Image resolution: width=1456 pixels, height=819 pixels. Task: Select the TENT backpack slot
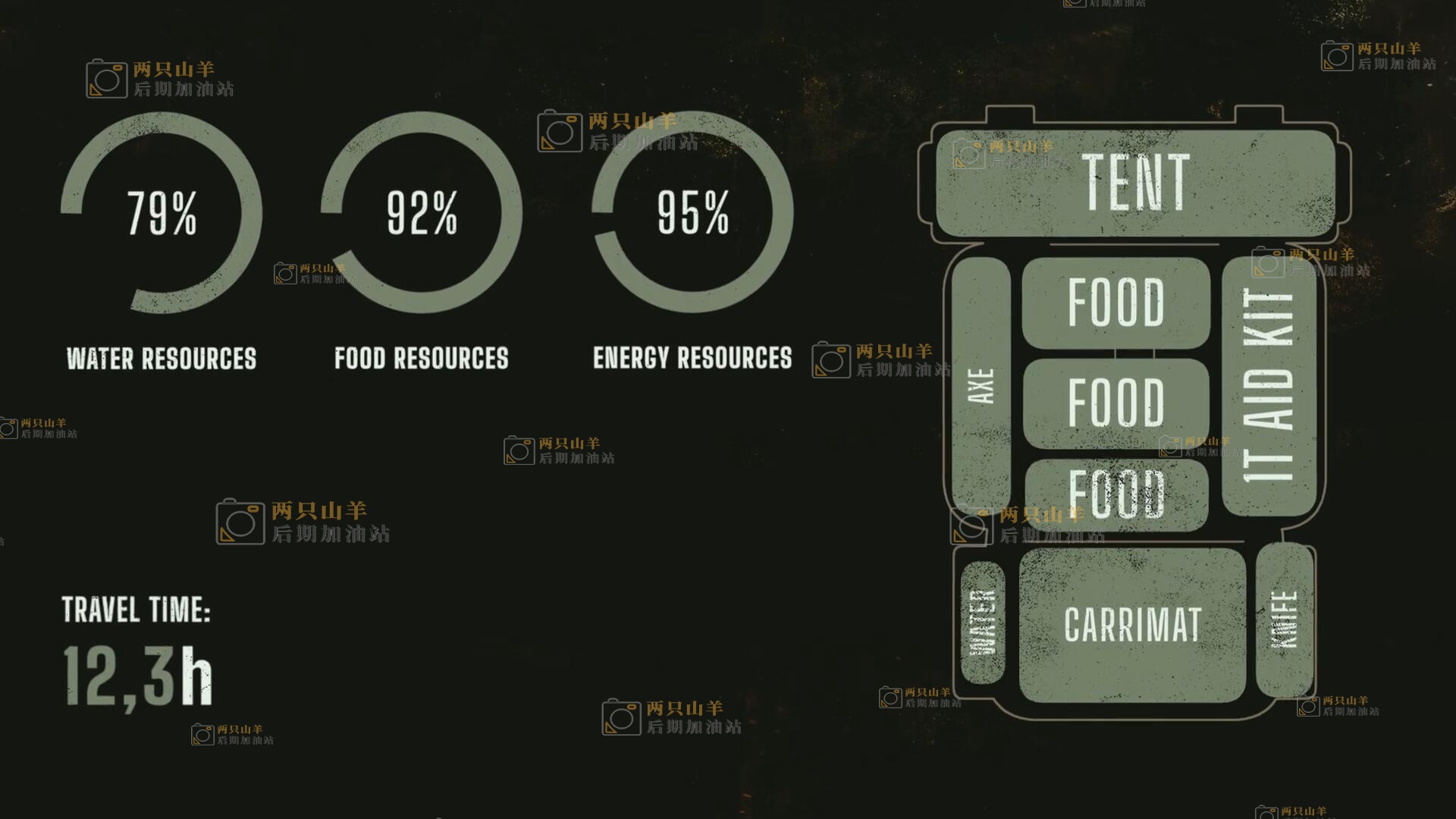pyautogui.click(x=1135, y=183)
